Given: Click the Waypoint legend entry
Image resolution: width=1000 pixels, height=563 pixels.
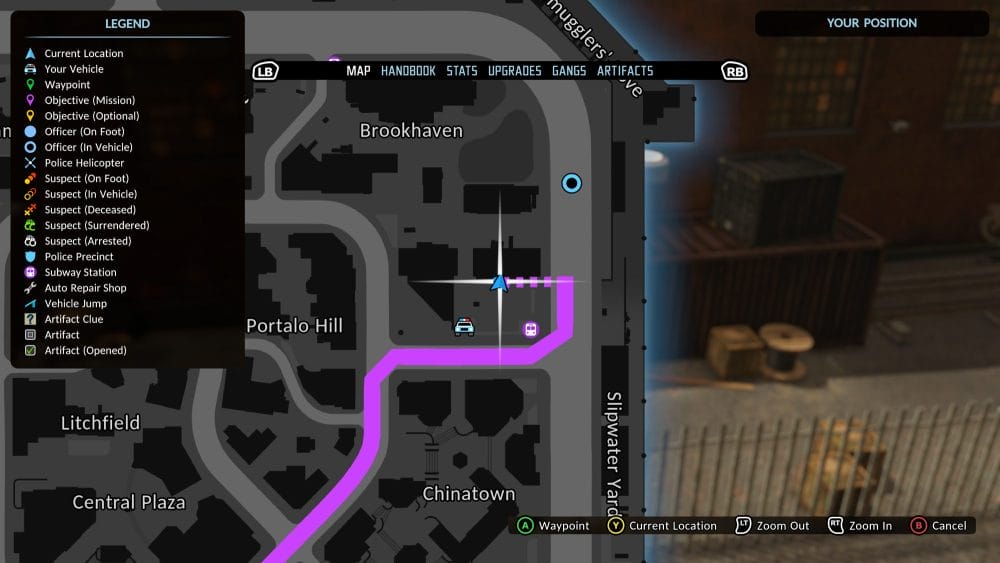Looking at the screenshot, I should click(x=67, y=85).
